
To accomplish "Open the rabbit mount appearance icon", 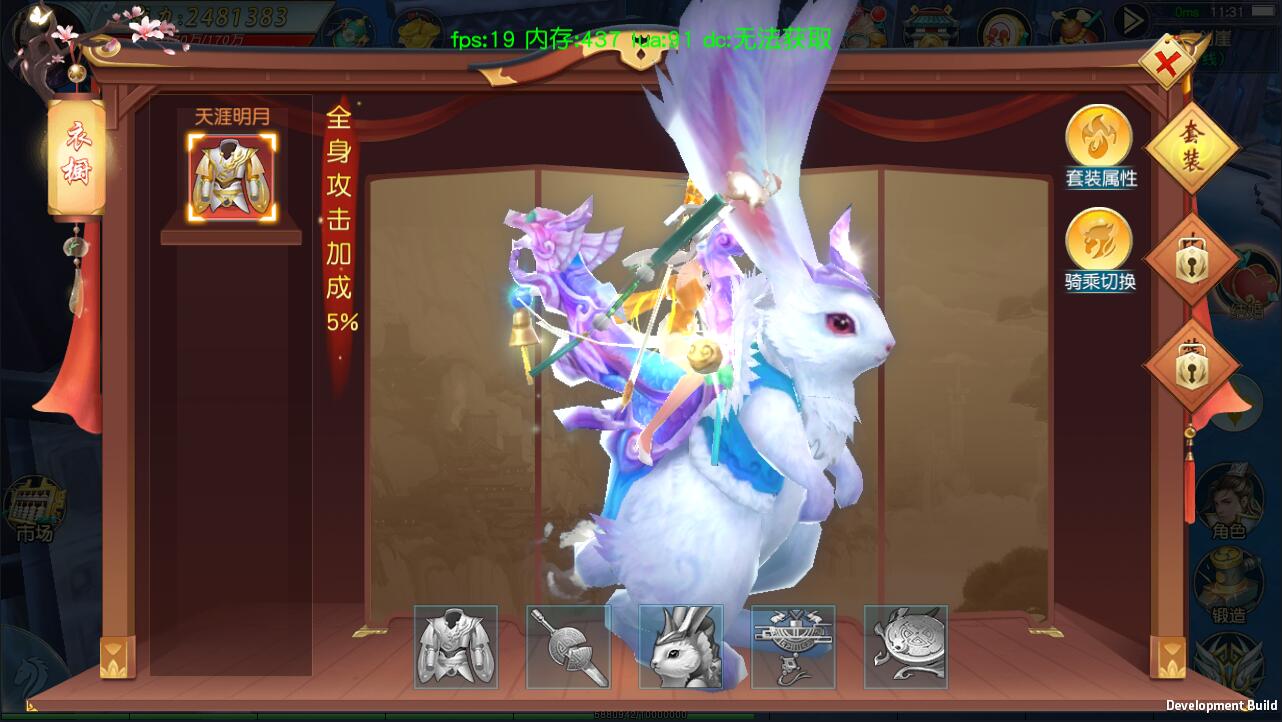I will [681, 646].
